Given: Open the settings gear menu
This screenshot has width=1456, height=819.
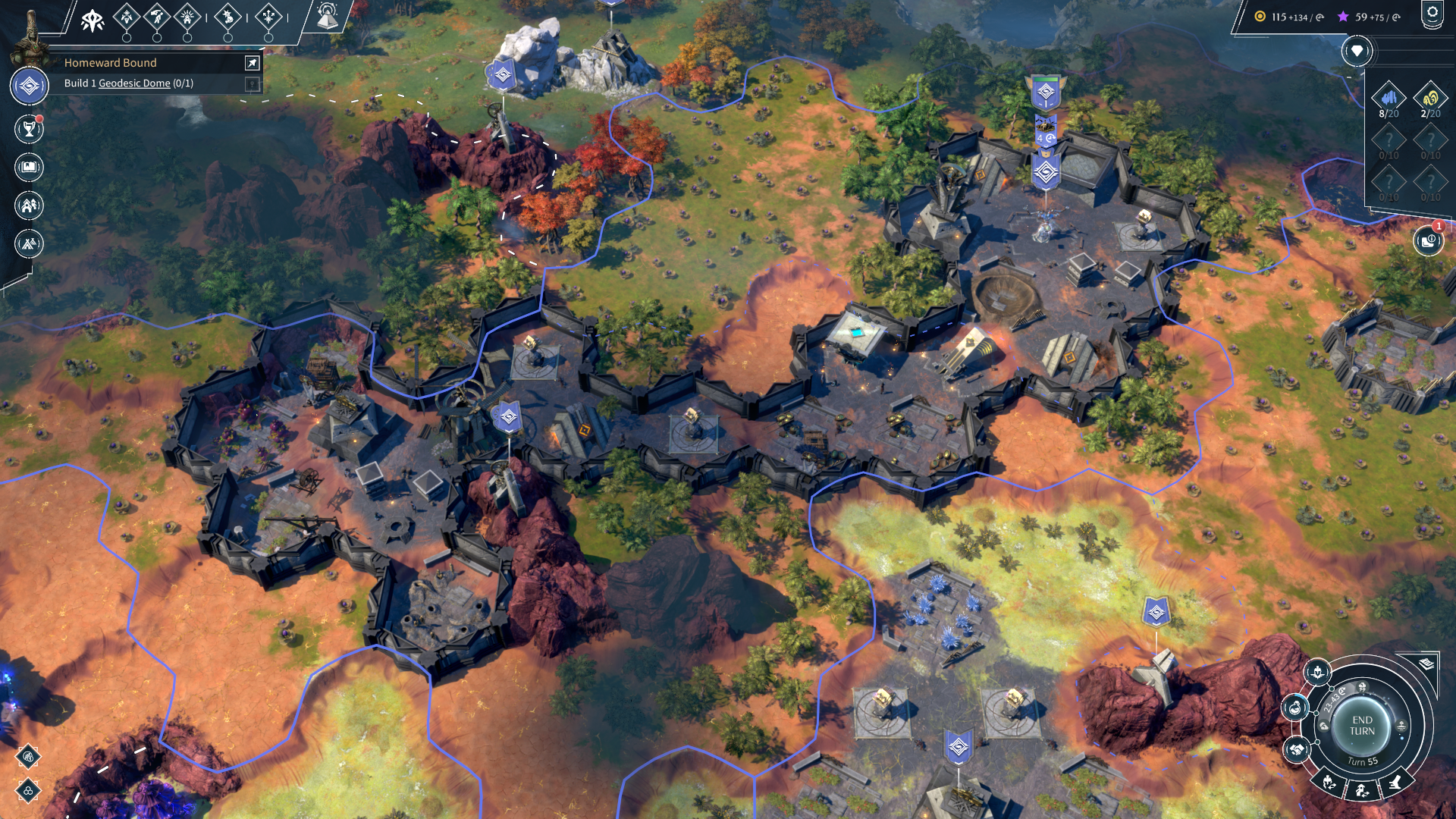Looking at the screenshot, I should tap(1432, 14).
